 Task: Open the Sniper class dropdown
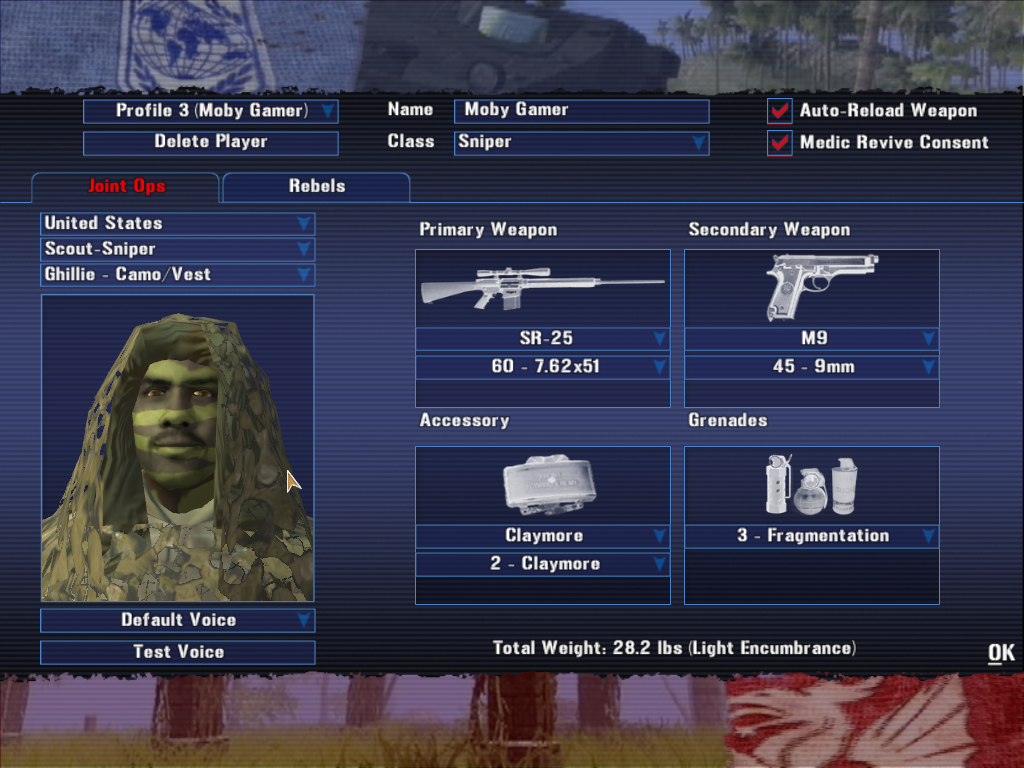tap(581, 142)
